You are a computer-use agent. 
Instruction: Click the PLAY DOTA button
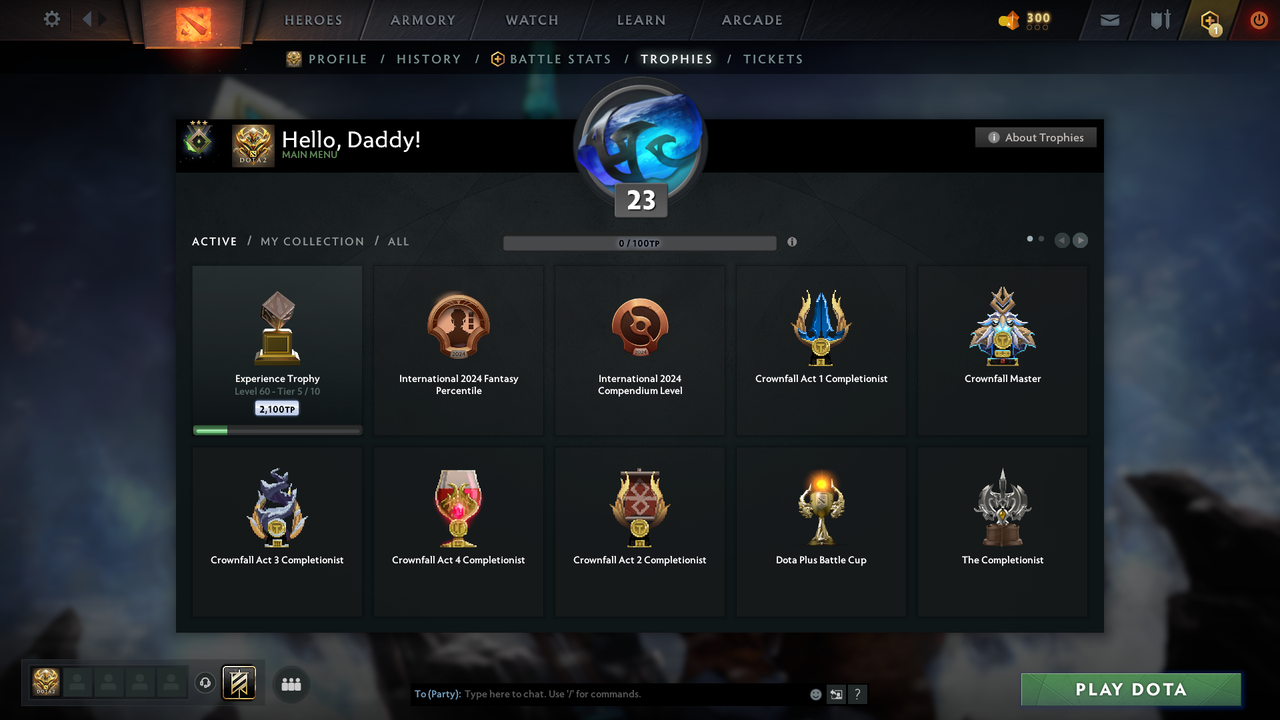[x=1130, y=689]
